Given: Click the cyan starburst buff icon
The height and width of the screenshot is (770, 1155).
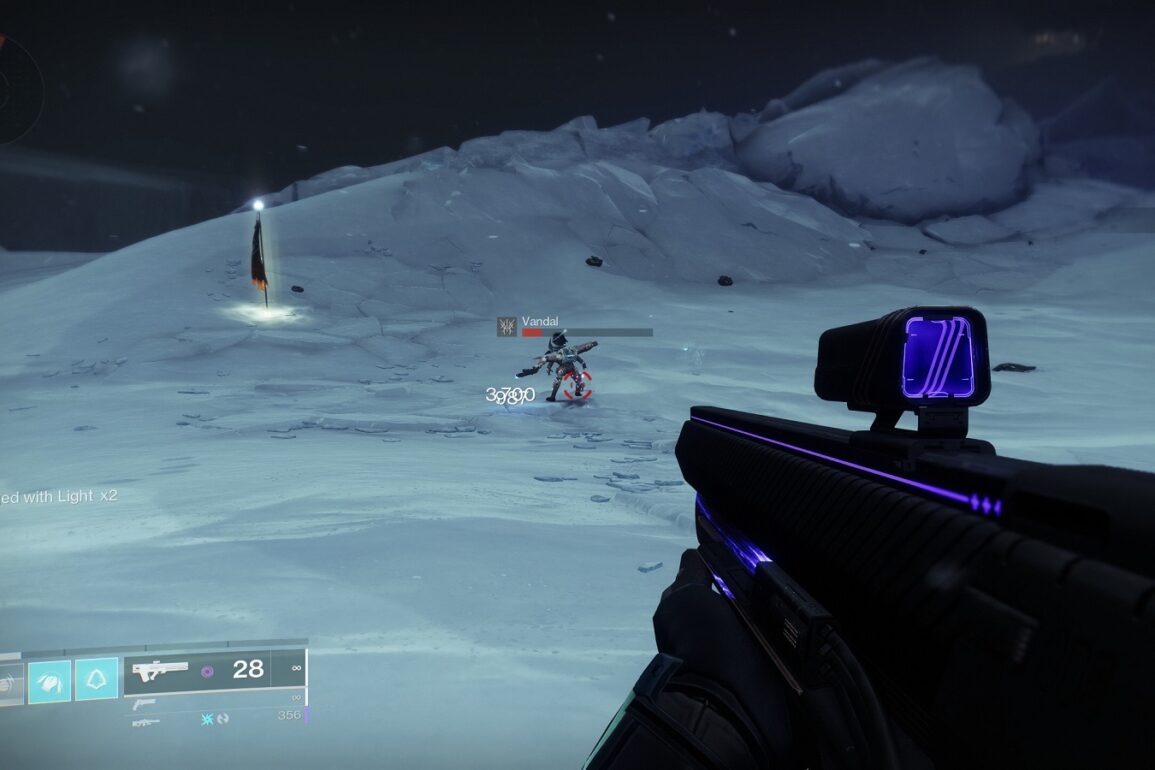Looking at the screenshot, I should [208, 718].
